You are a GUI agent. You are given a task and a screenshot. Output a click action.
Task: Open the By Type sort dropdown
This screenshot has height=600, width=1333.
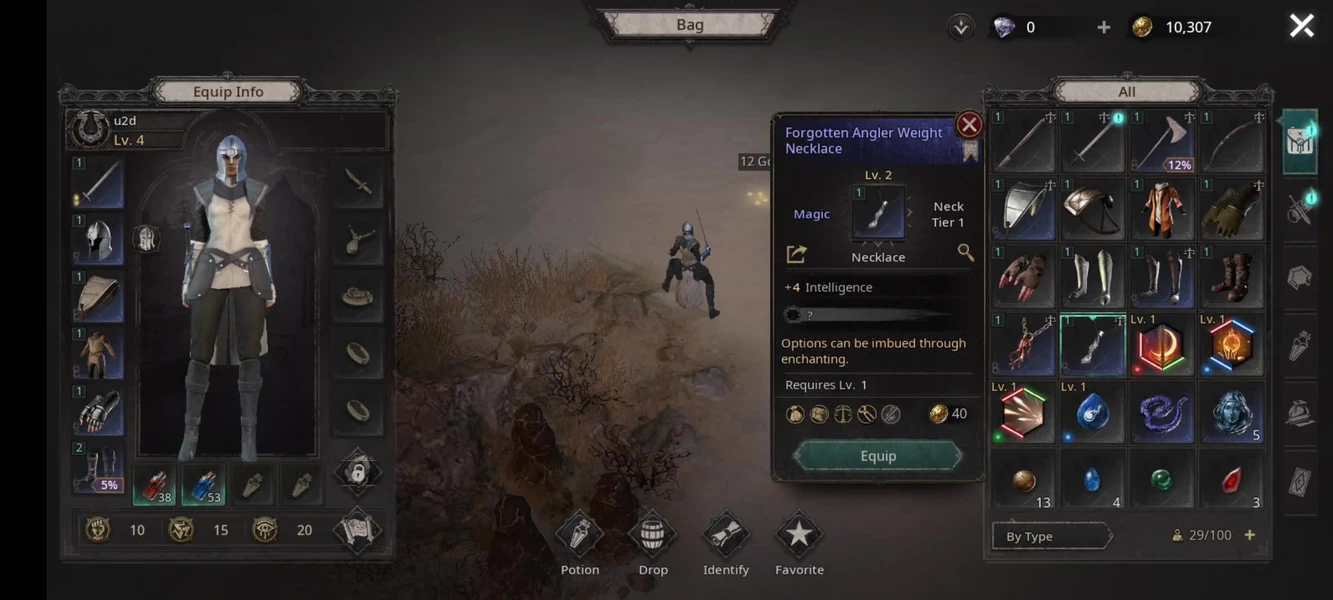(1051, 536)
